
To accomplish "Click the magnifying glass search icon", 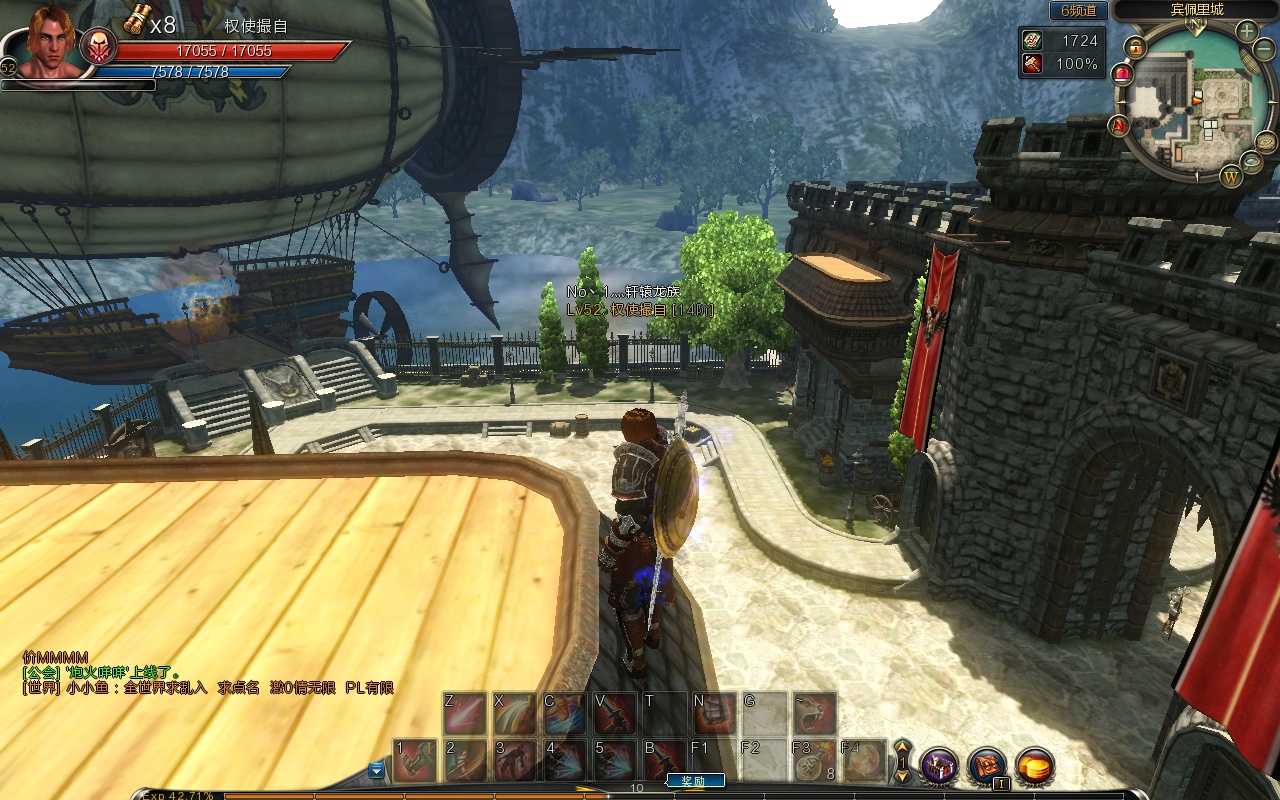I will click(x=1251, y=162).
